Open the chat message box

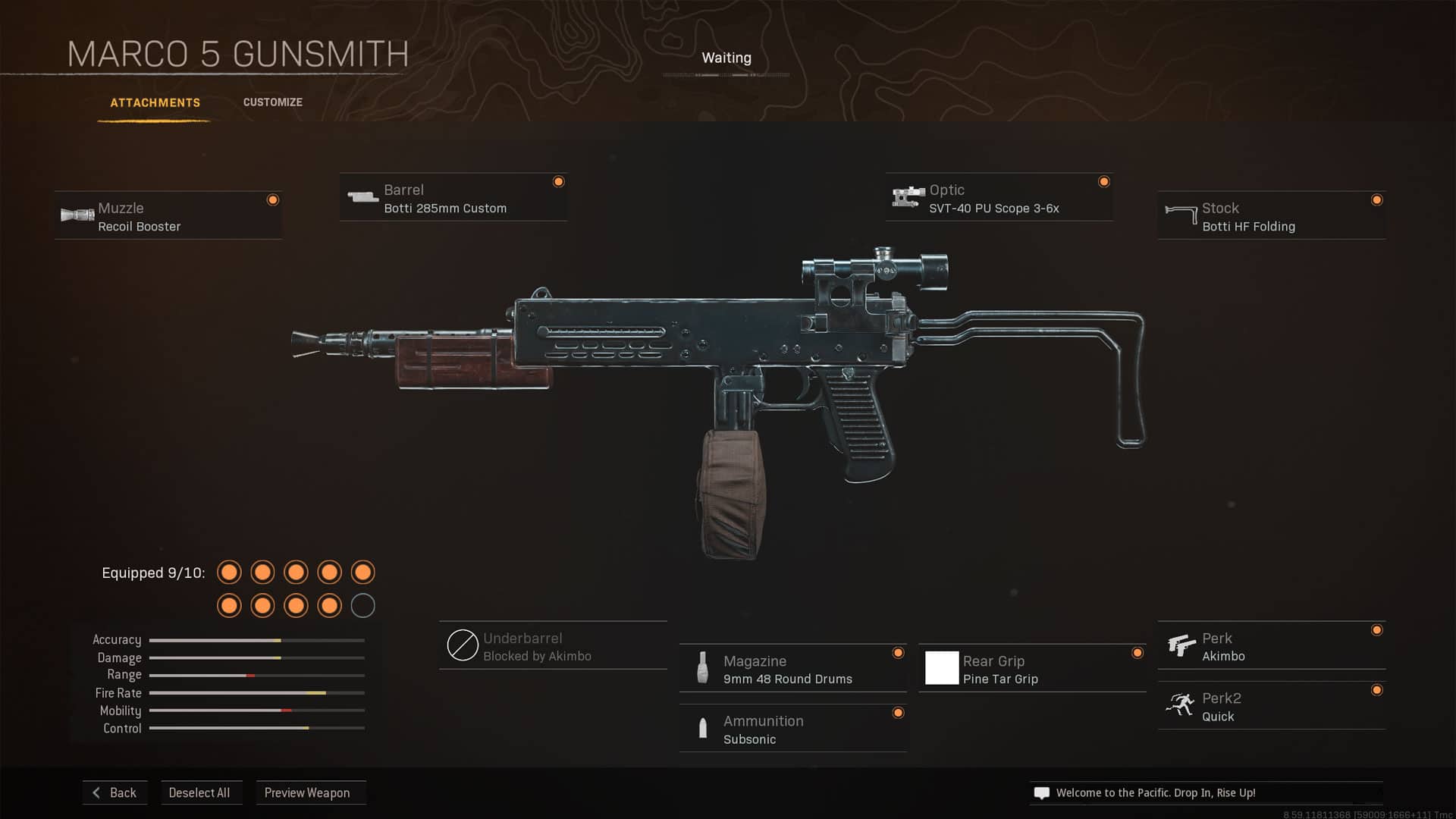click(x=1206, y=792)
